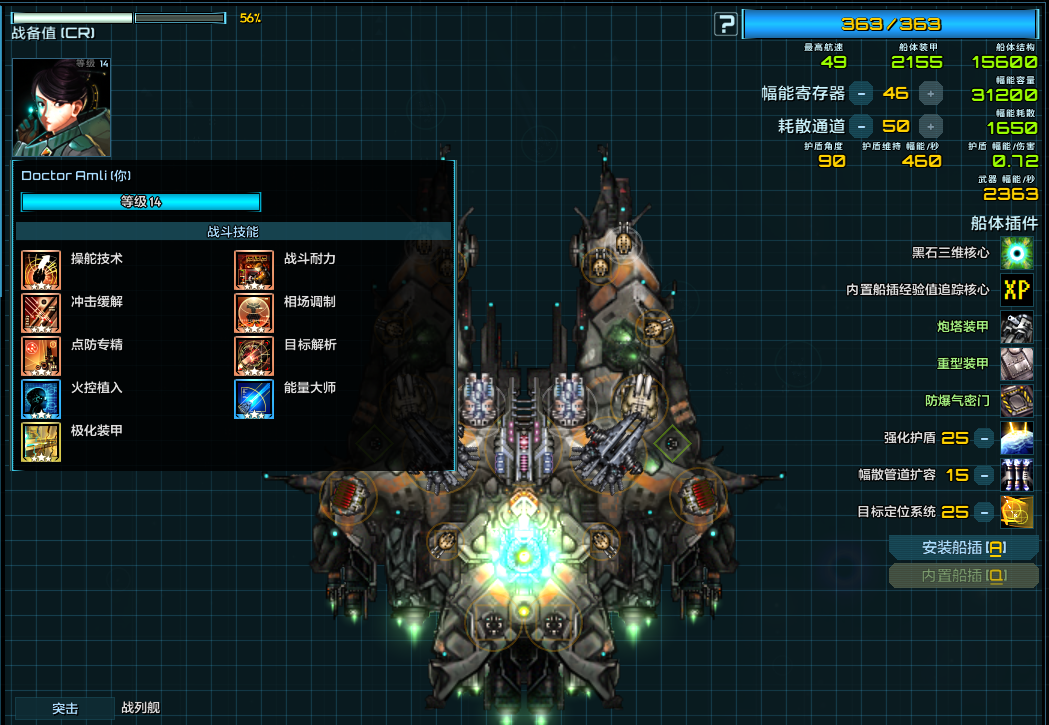Screen dimensions: 1049x725
Task: Select the Doctor Amli officer portrait
Action: [x=61, y=107]
